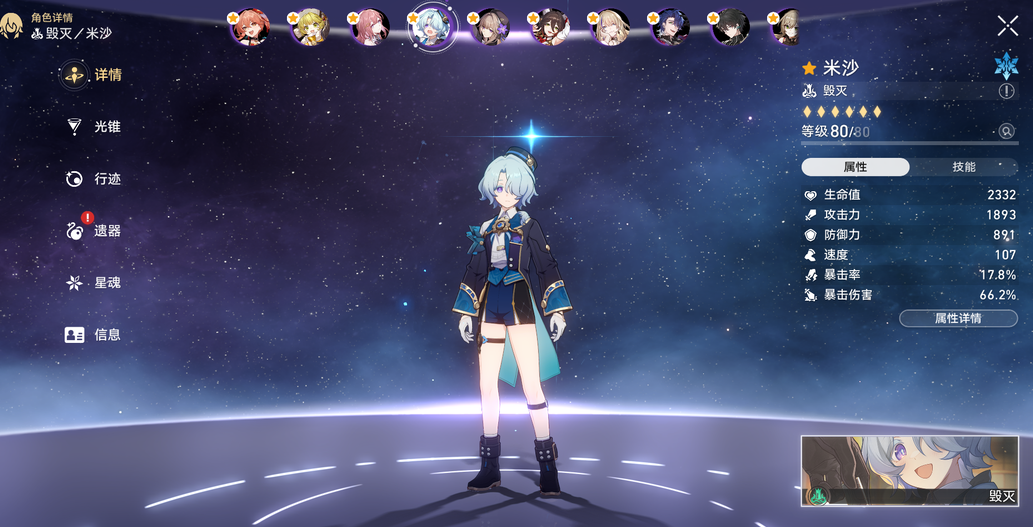
Task: Select the black-haired character portrait
Action: [730, 27]
